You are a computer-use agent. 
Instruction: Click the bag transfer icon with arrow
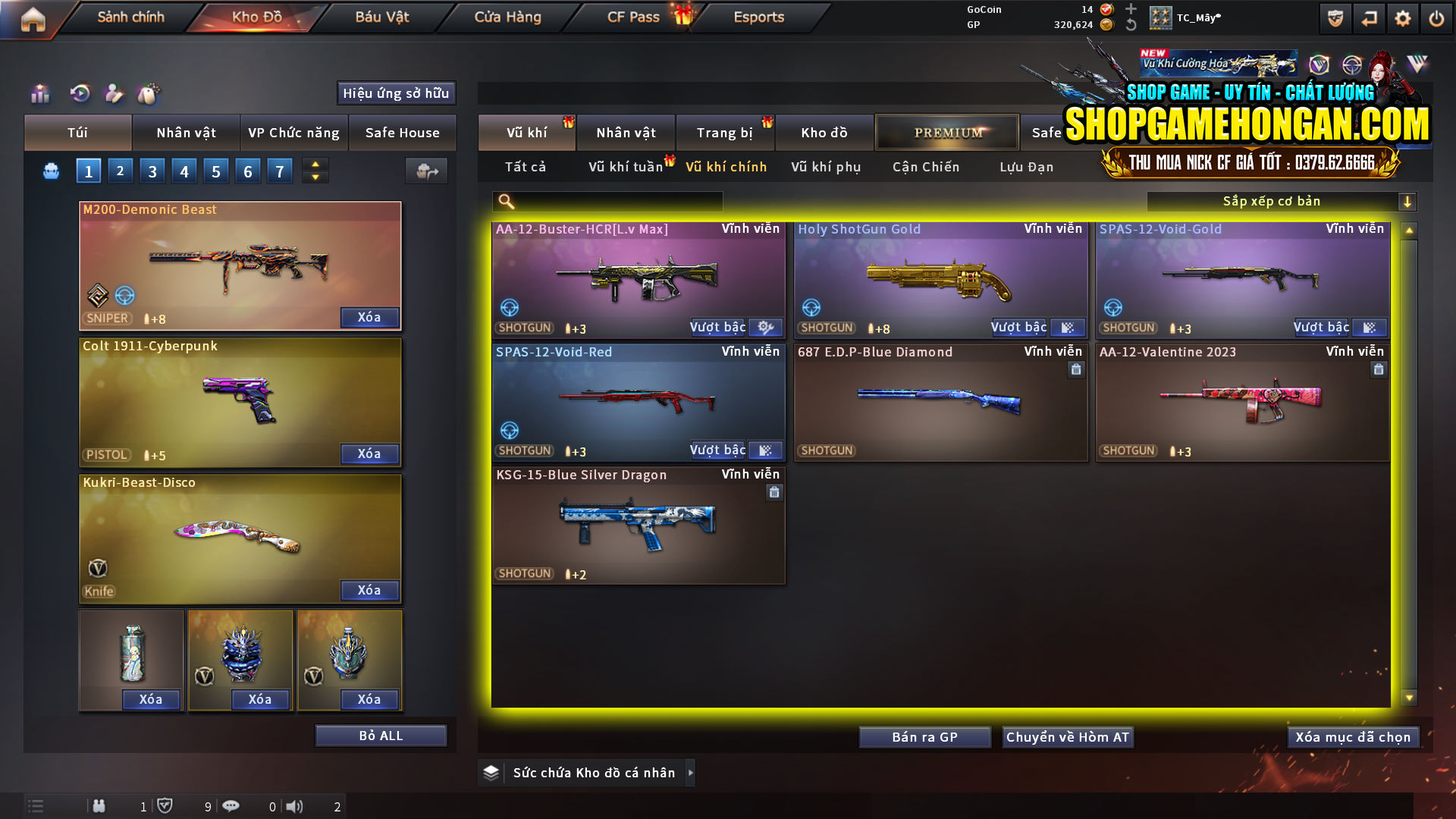(425, 171)
